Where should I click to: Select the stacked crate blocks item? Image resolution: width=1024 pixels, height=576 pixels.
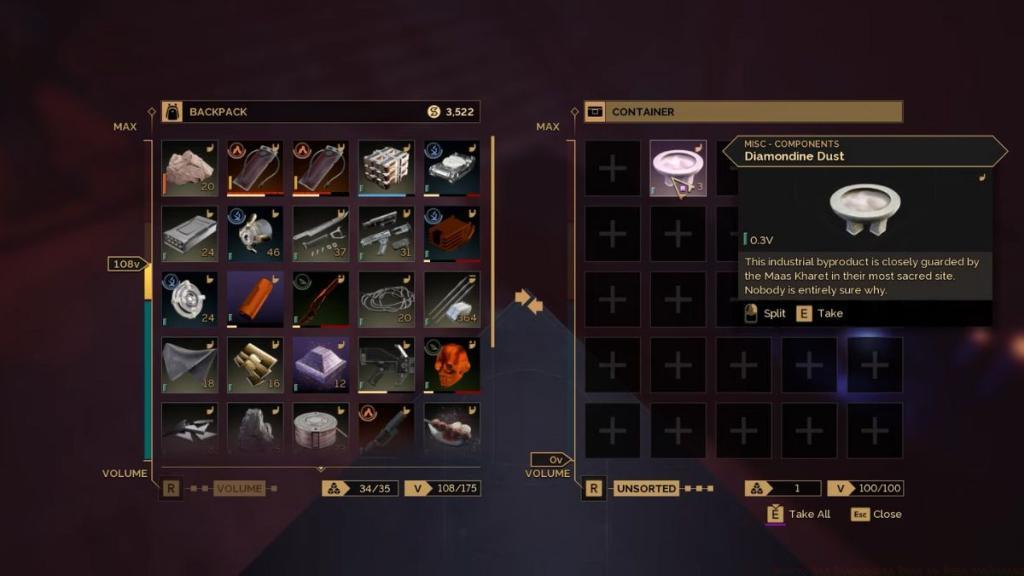coord(386,168)
